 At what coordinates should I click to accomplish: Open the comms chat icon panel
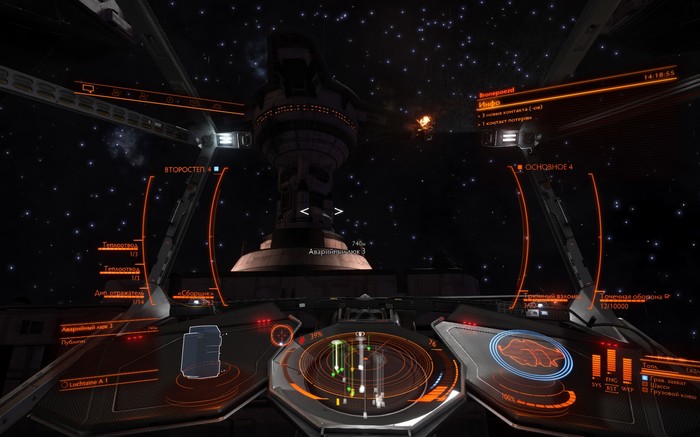tap(88, 89)
